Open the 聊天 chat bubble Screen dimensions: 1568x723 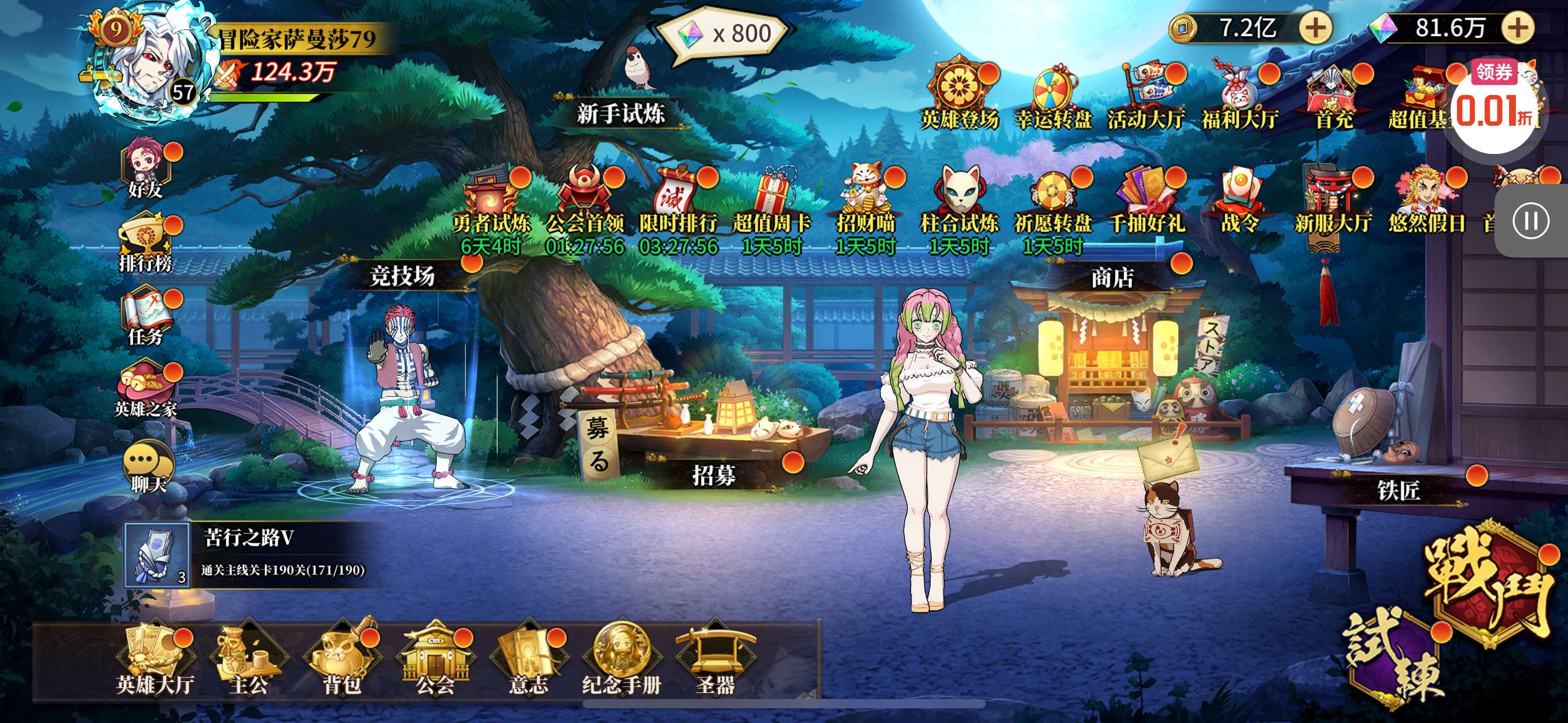click(148, 467)
